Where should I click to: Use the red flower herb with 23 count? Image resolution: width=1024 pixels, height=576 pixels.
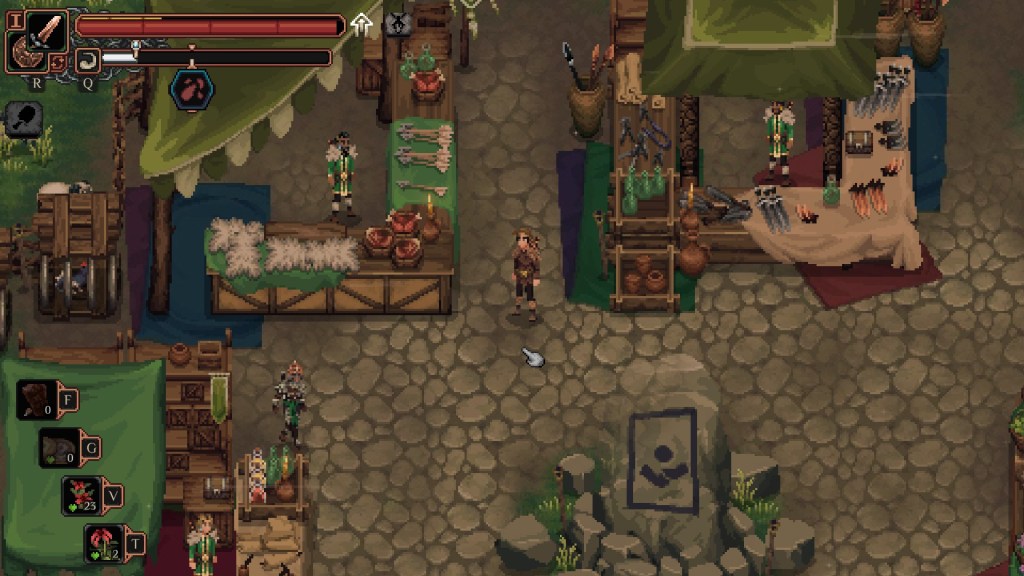[x=81, y=495]
